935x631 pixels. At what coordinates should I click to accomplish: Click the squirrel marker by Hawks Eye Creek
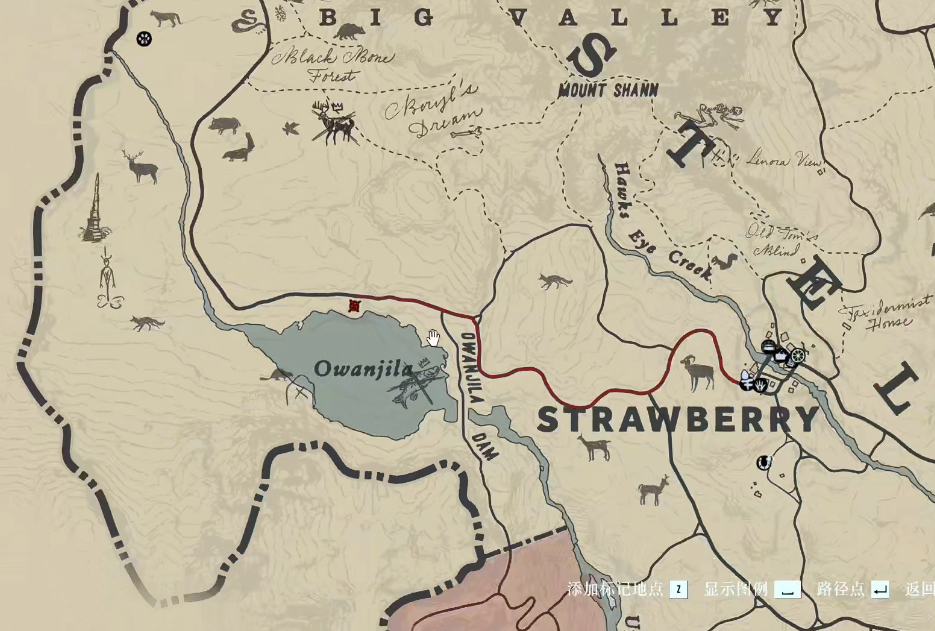coord(725,264)
